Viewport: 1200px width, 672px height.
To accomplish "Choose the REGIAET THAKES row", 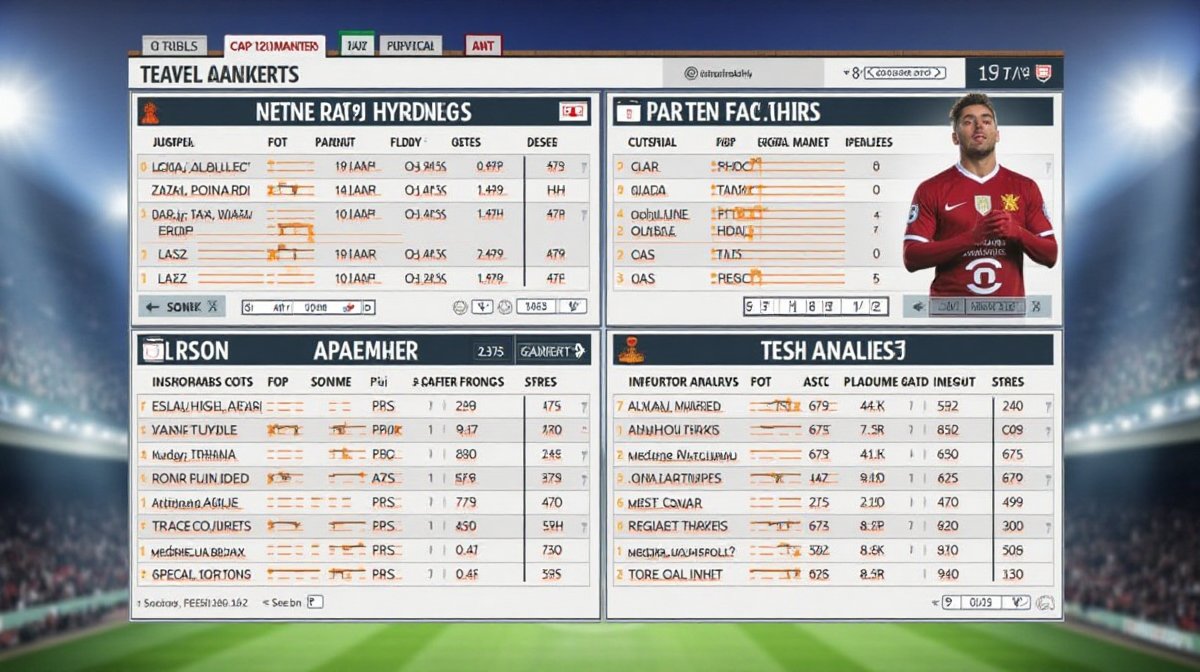I will pyautogui.click(x=678, y=526).
